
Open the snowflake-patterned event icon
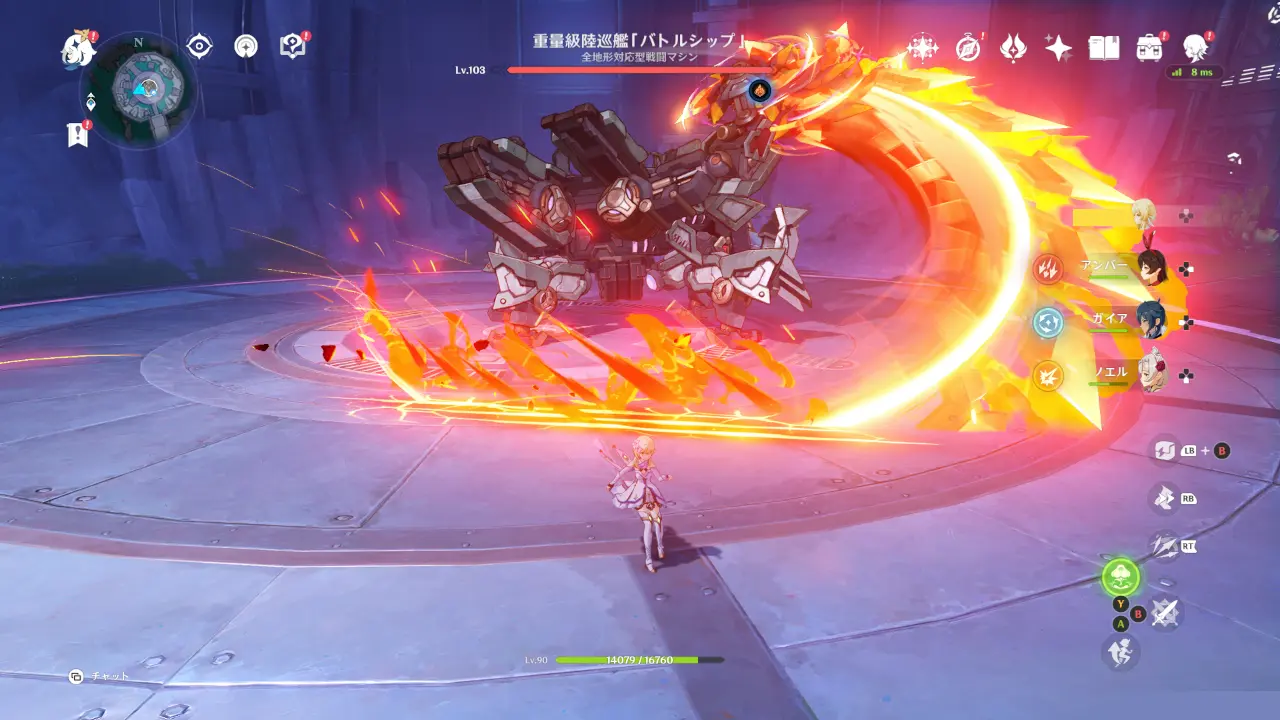coord(921,47)
